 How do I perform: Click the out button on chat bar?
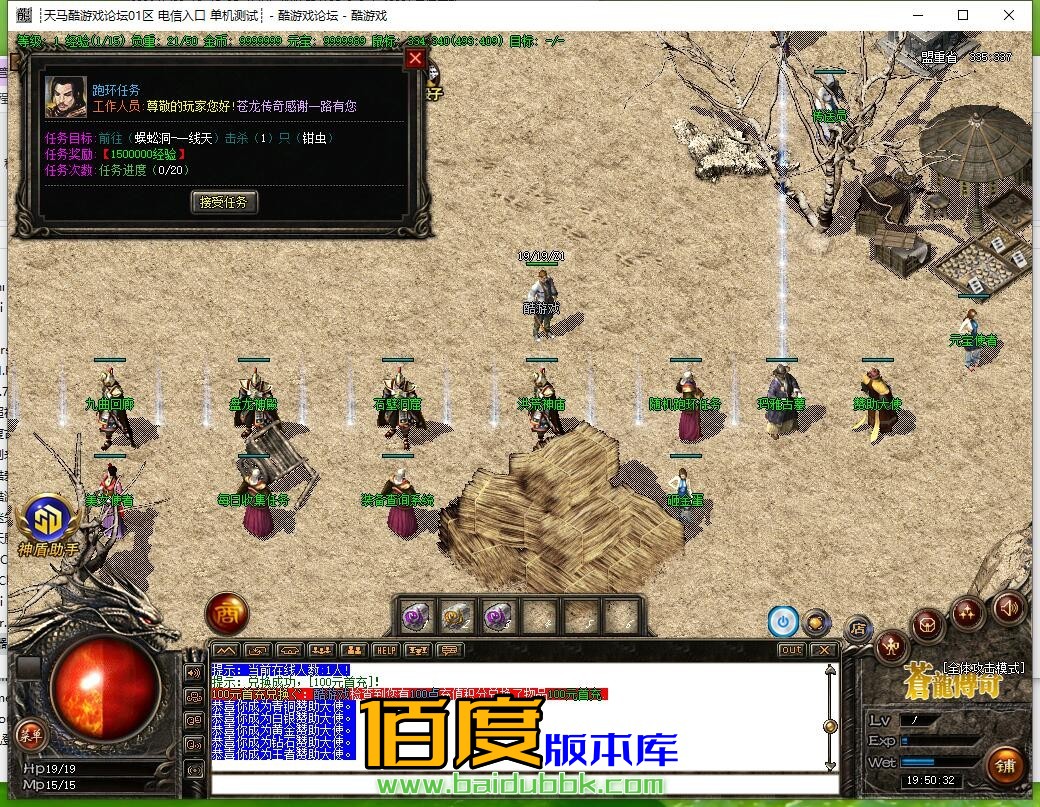point(790,650)
